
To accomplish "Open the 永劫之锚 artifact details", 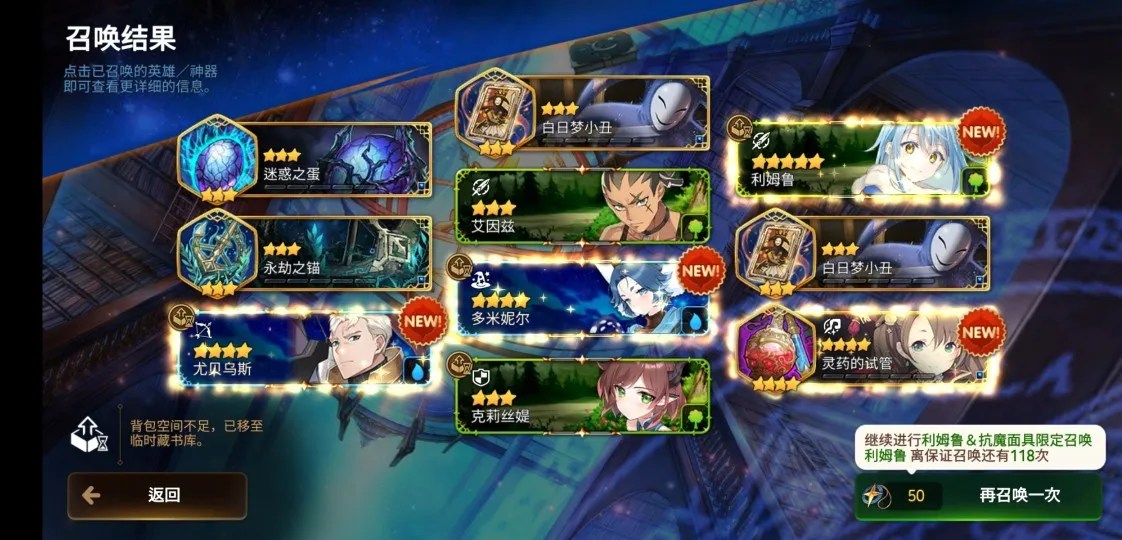I will 307,253.
